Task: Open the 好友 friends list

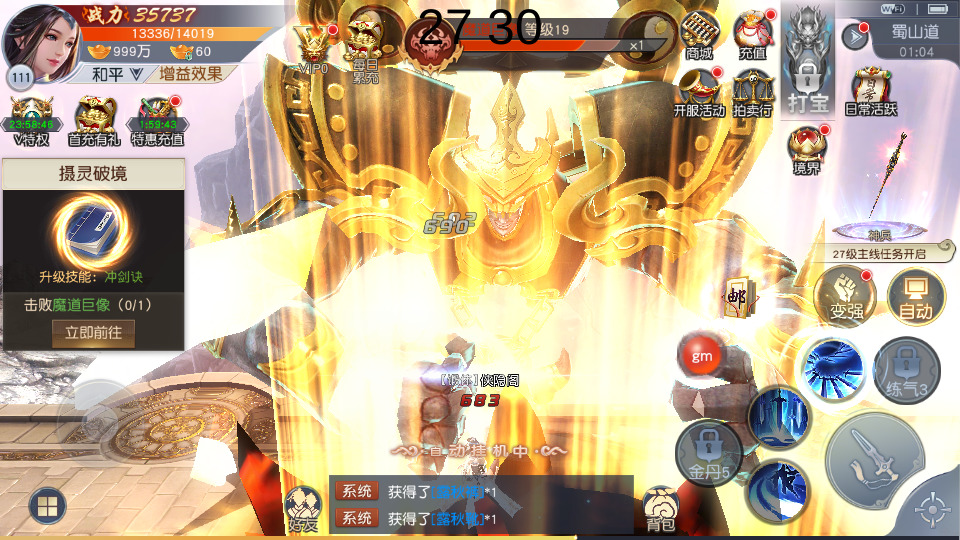Action: coord(303,508)
